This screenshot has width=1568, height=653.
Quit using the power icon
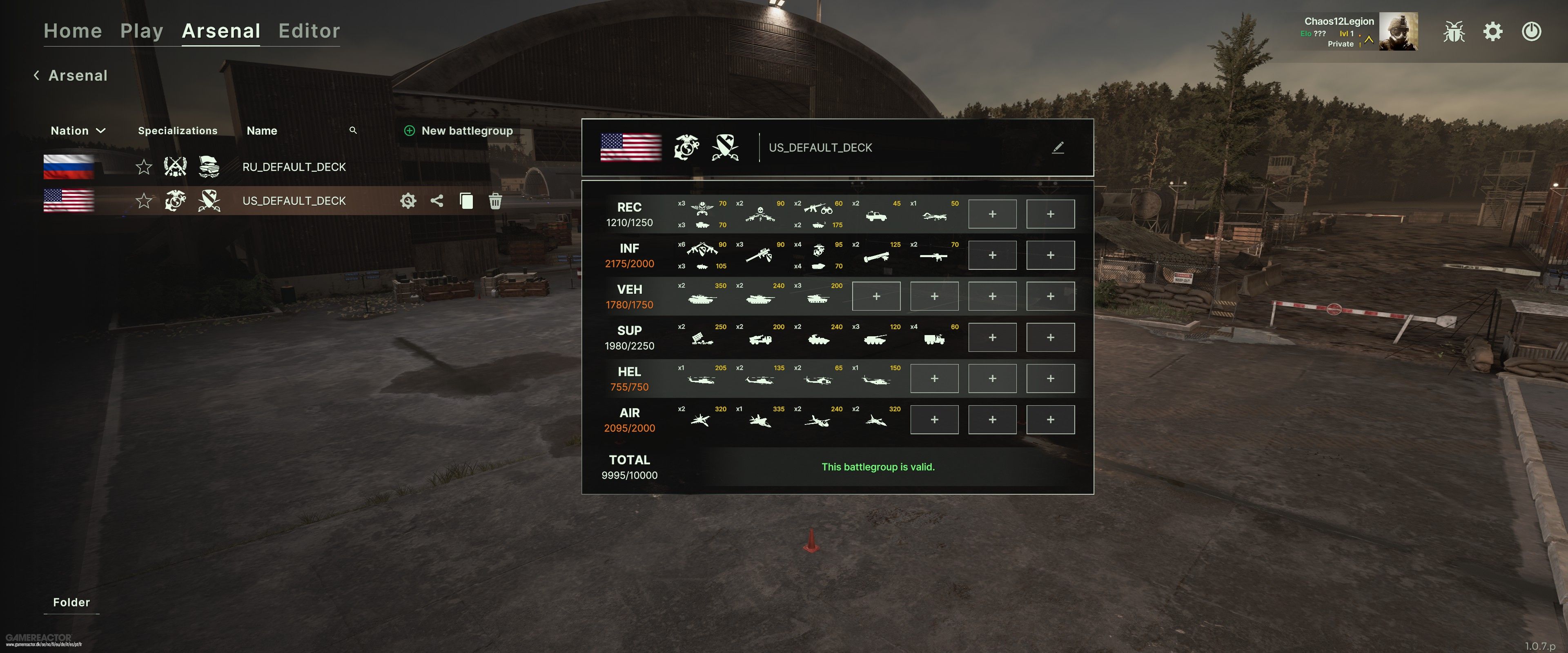(x=1532, y=32)
